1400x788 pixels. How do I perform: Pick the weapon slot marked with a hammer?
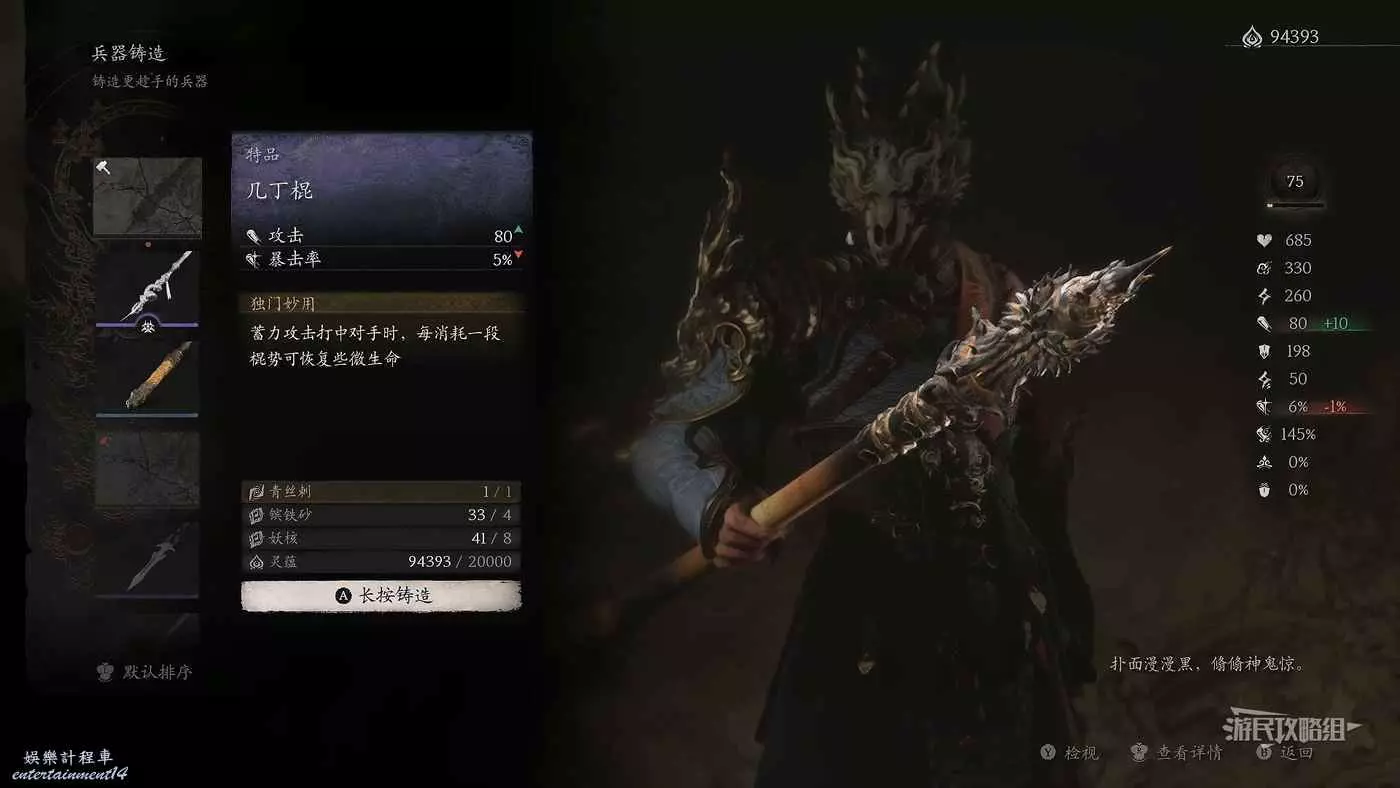147,196
